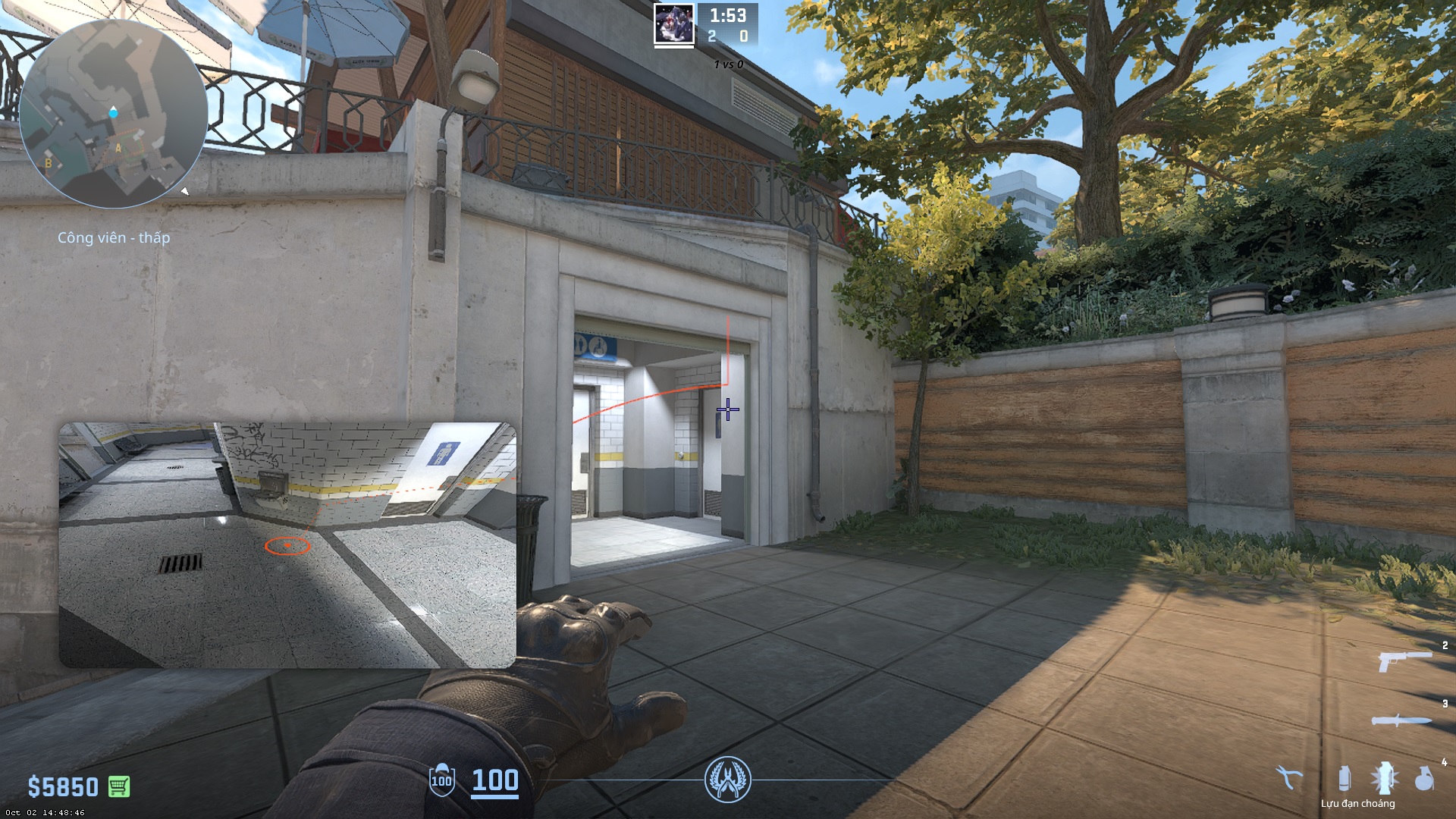Open the buy menu cart icon
This screenshot has height=819, width=1456.
pyautogui.click(x=118, y=786)
